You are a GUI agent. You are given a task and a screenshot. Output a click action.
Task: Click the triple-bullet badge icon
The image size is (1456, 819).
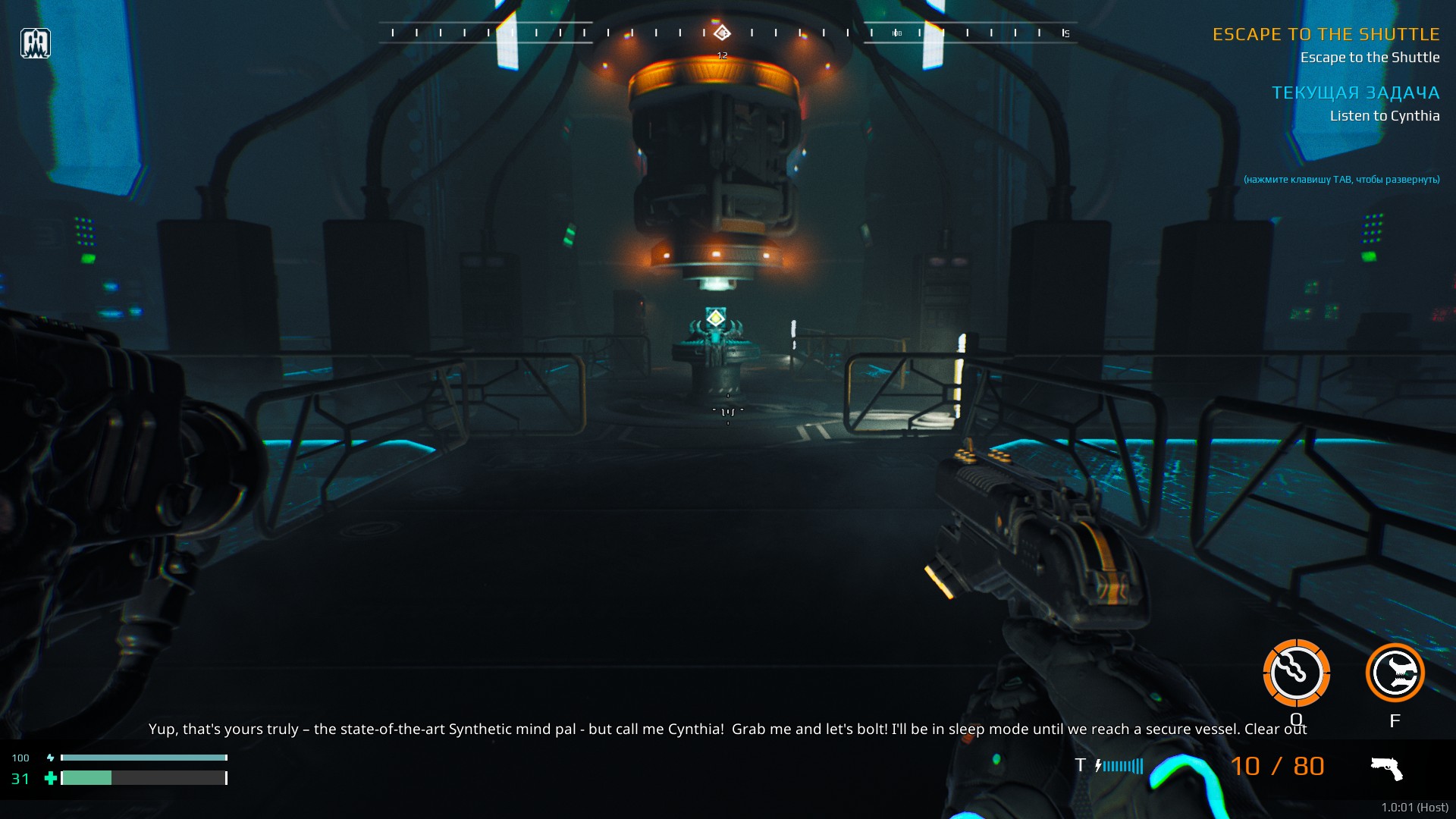tap(36, 43)
